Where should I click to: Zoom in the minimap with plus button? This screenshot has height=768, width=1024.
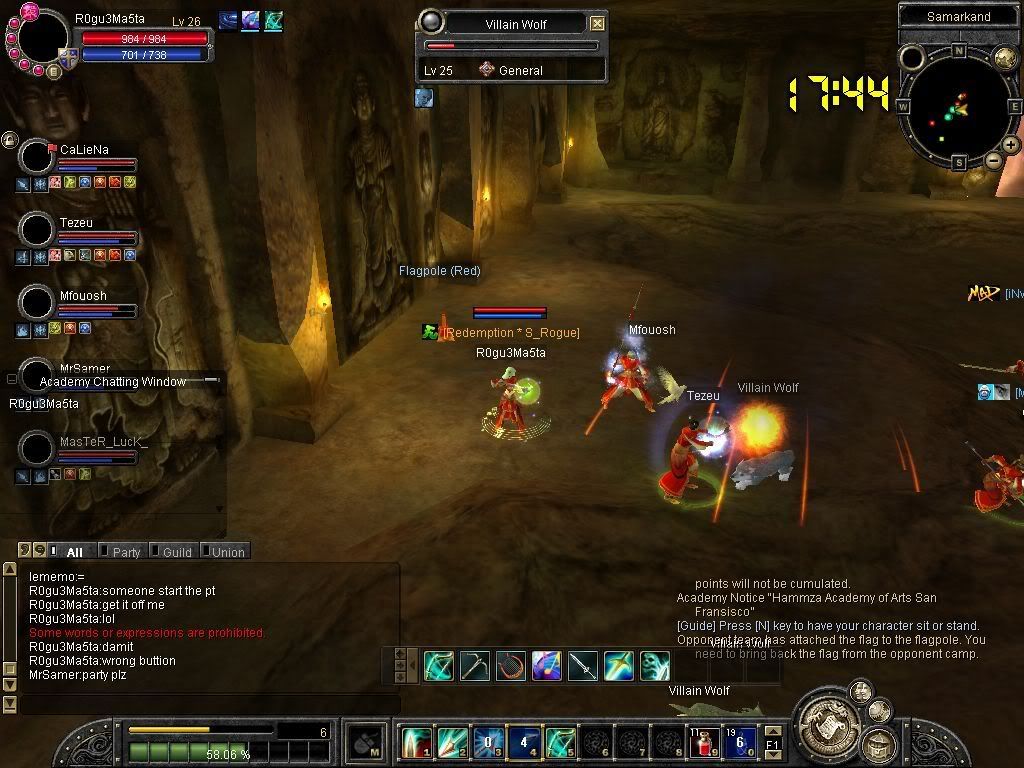1011,145
